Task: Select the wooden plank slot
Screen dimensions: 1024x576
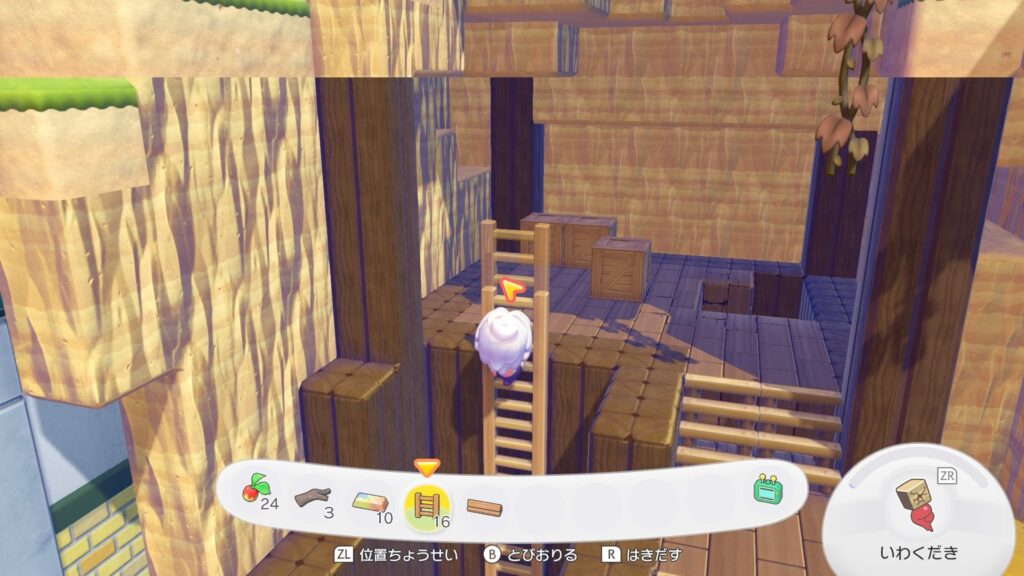Action: click(x=484, y=506)
